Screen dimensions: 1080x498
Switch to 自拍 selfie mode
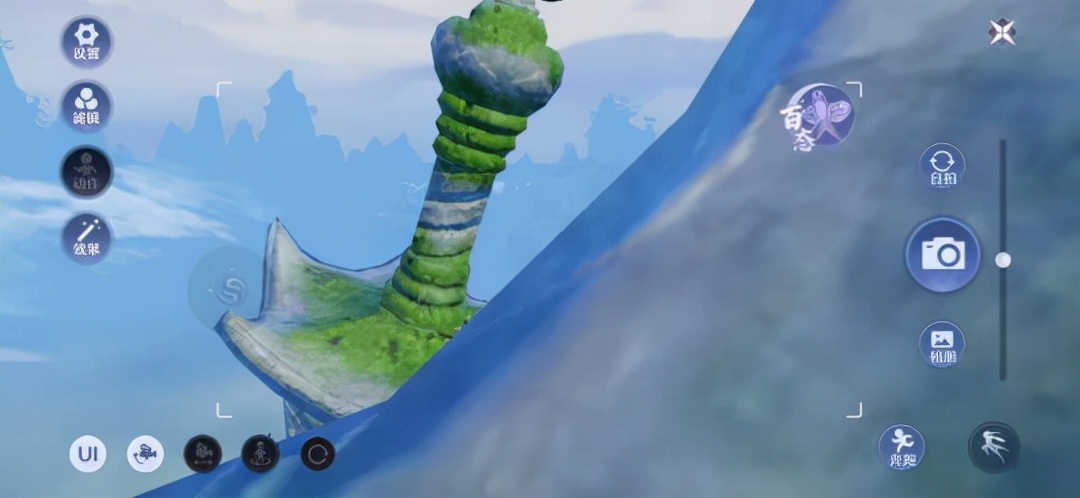click(942, 166)
